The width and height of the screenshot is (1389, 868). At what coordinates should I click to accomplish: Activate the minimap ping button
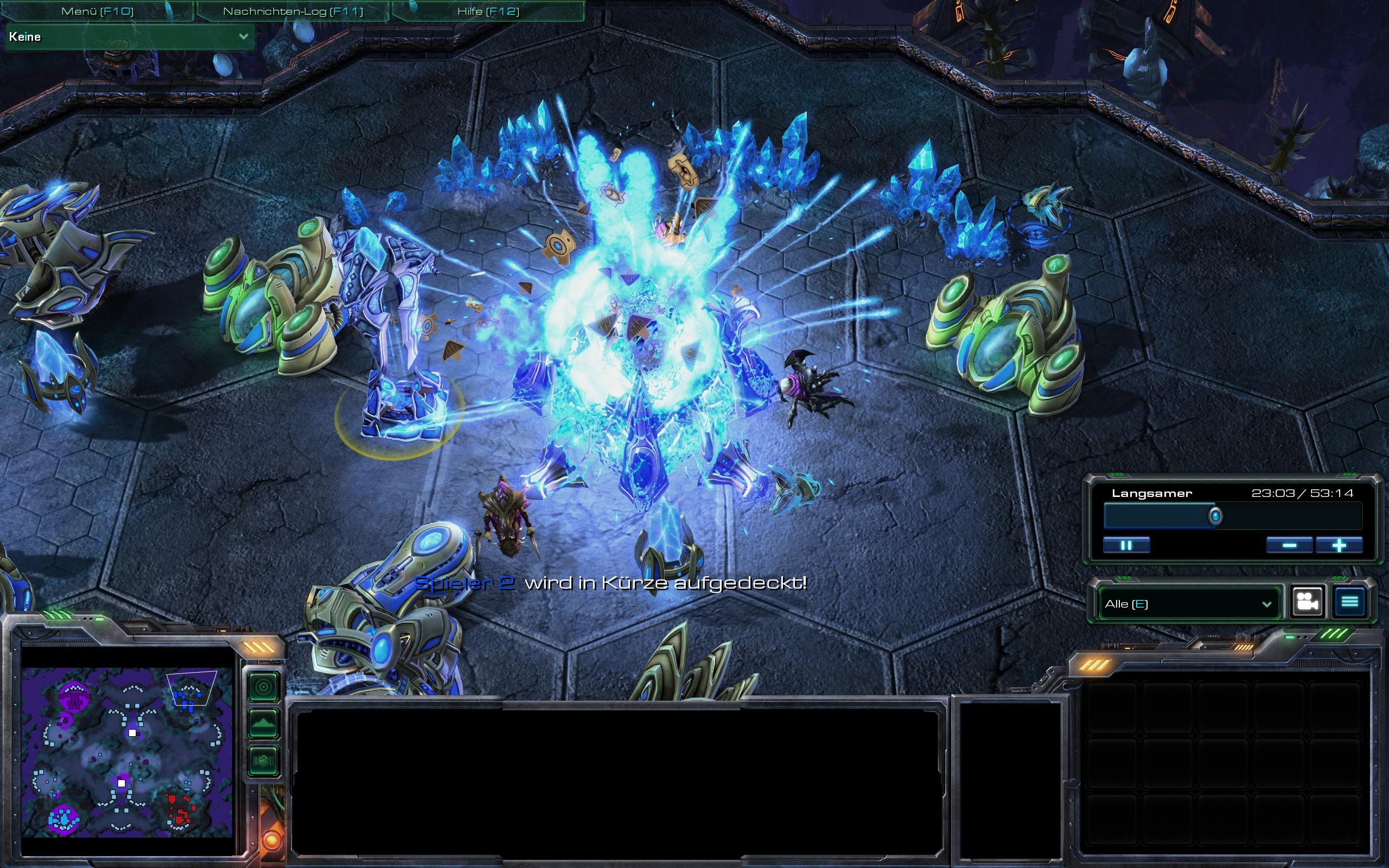[x=264, y=687]
